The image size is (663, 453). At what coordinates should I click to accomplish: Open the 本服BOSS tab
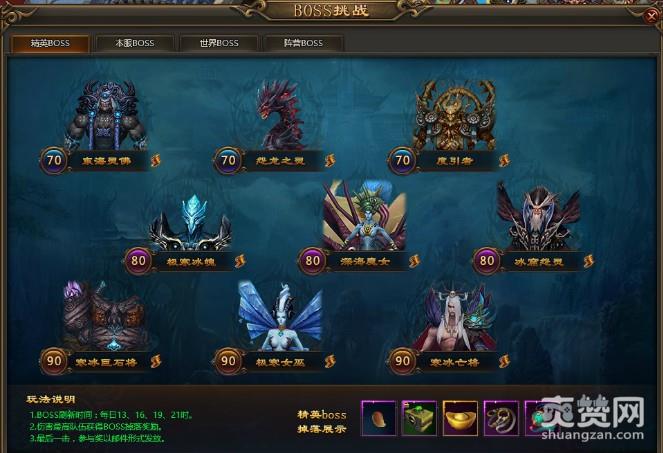click(135, 44)
